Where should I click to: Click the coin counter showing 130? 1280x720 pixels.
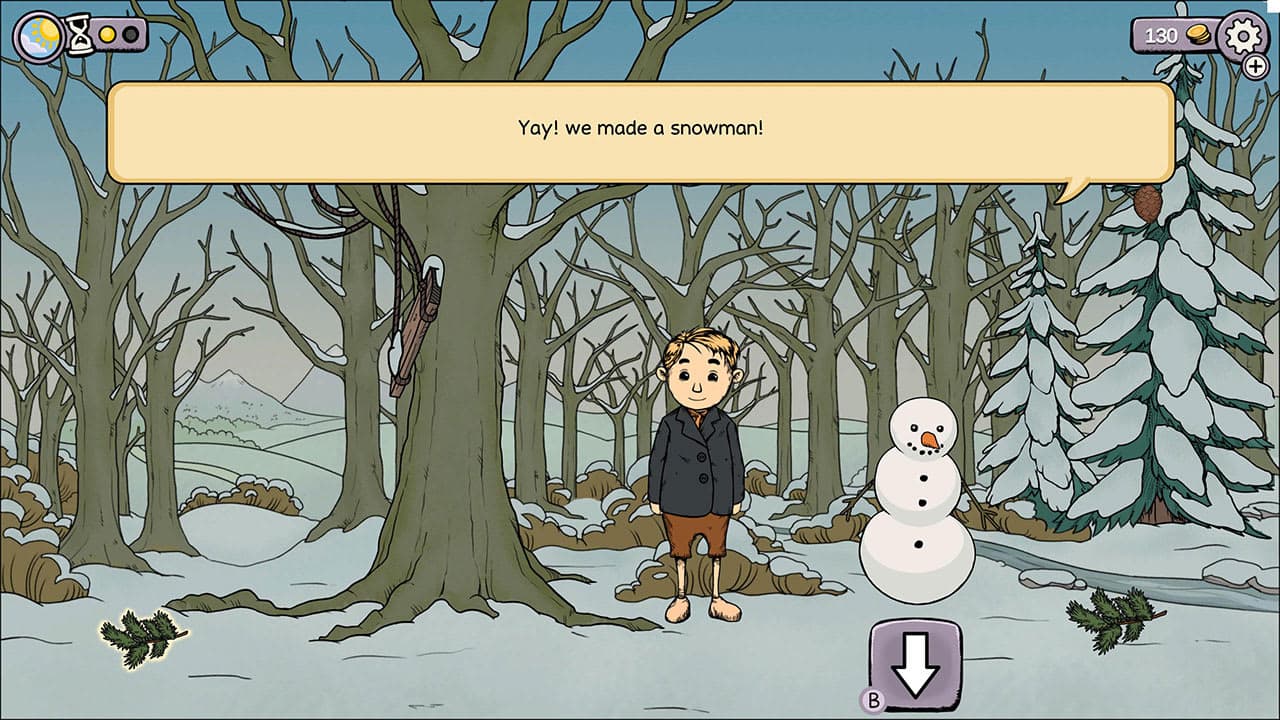1164,35
